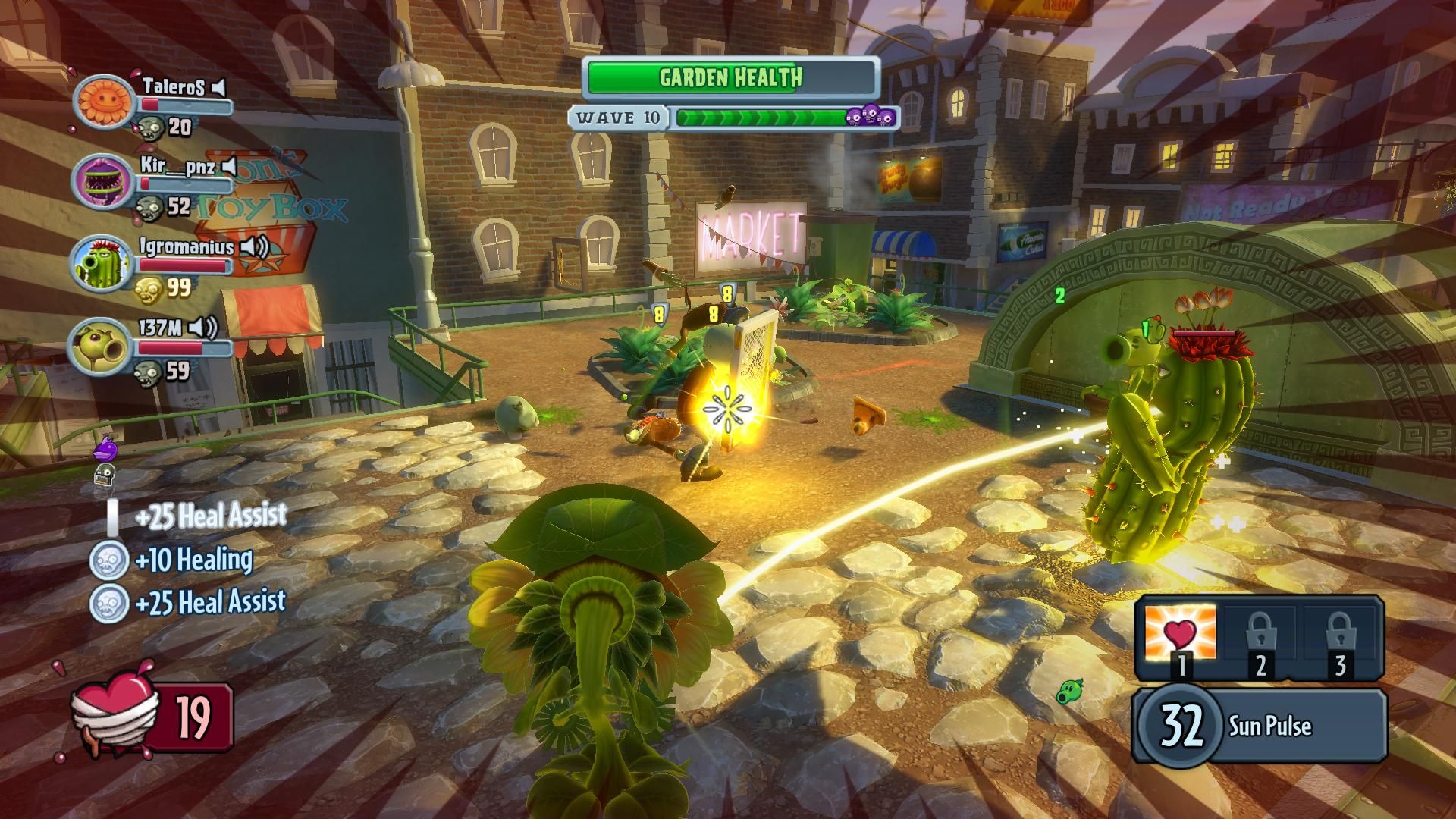
Task: Toggle voice speaker icon next to Kir__pnz
Action: (x=229, y=166)
